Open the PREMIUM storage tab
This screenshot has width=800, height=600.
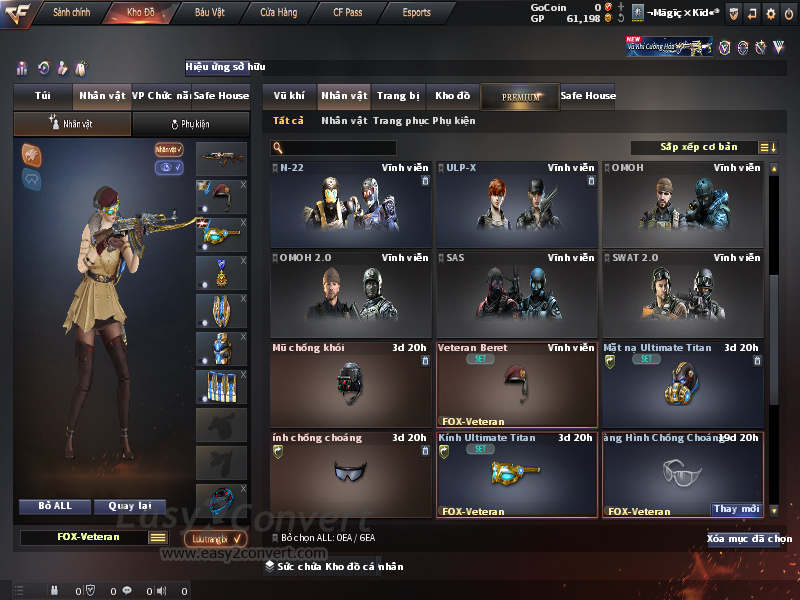point(520,96)
